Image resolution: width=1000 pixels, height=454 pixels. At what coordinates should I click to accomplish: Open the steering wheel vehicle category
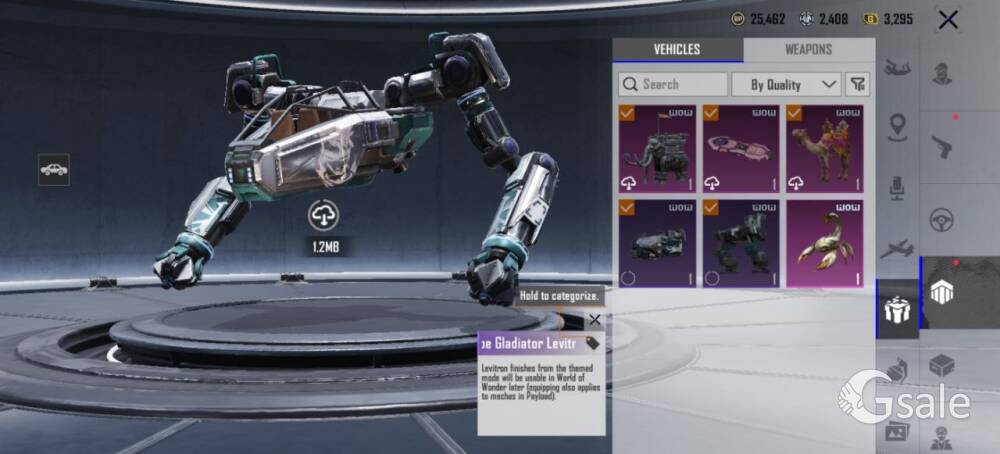pyautogui.click(x=941, y=219)
